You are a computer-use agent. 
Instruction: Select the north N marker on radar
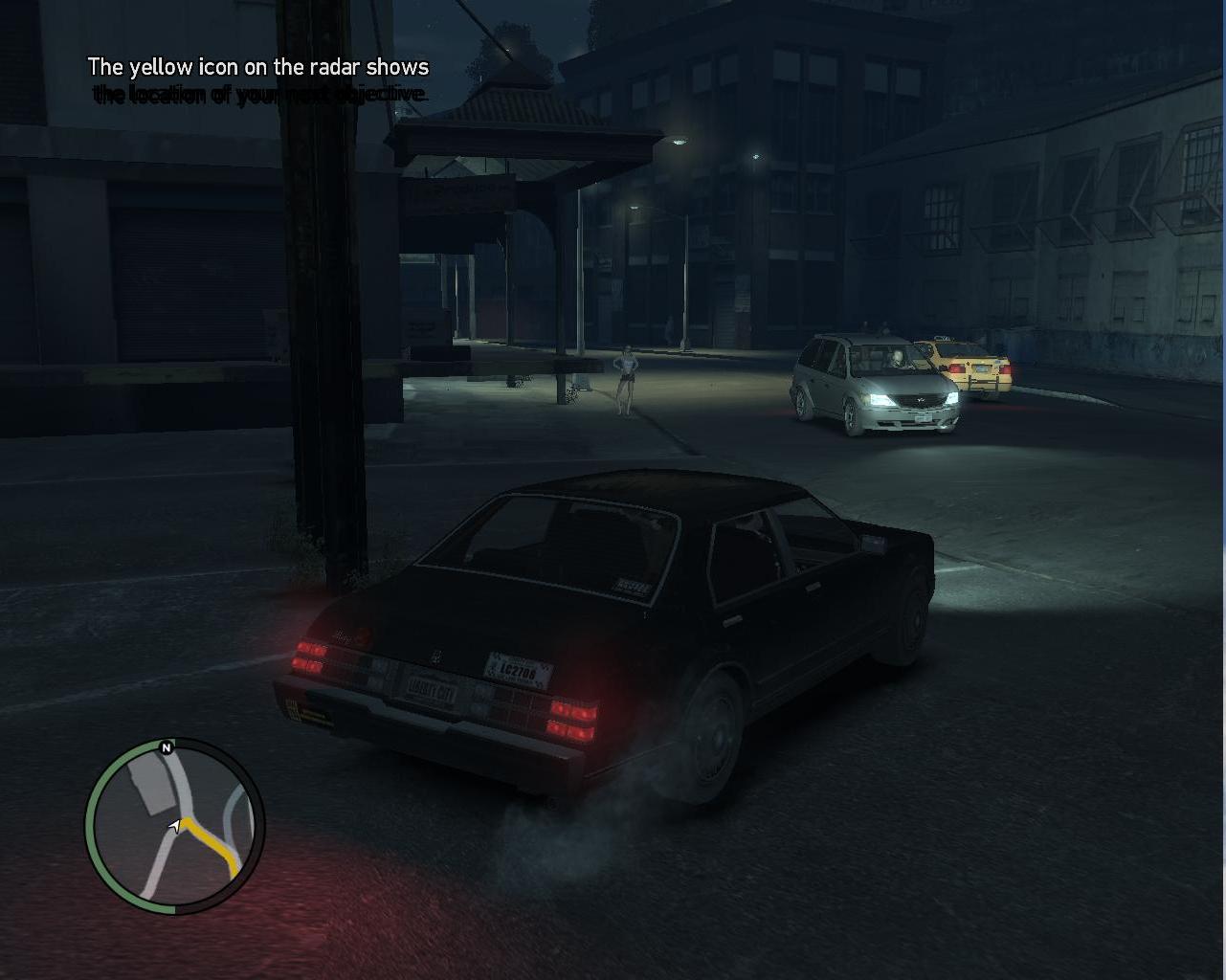point(167,747)
